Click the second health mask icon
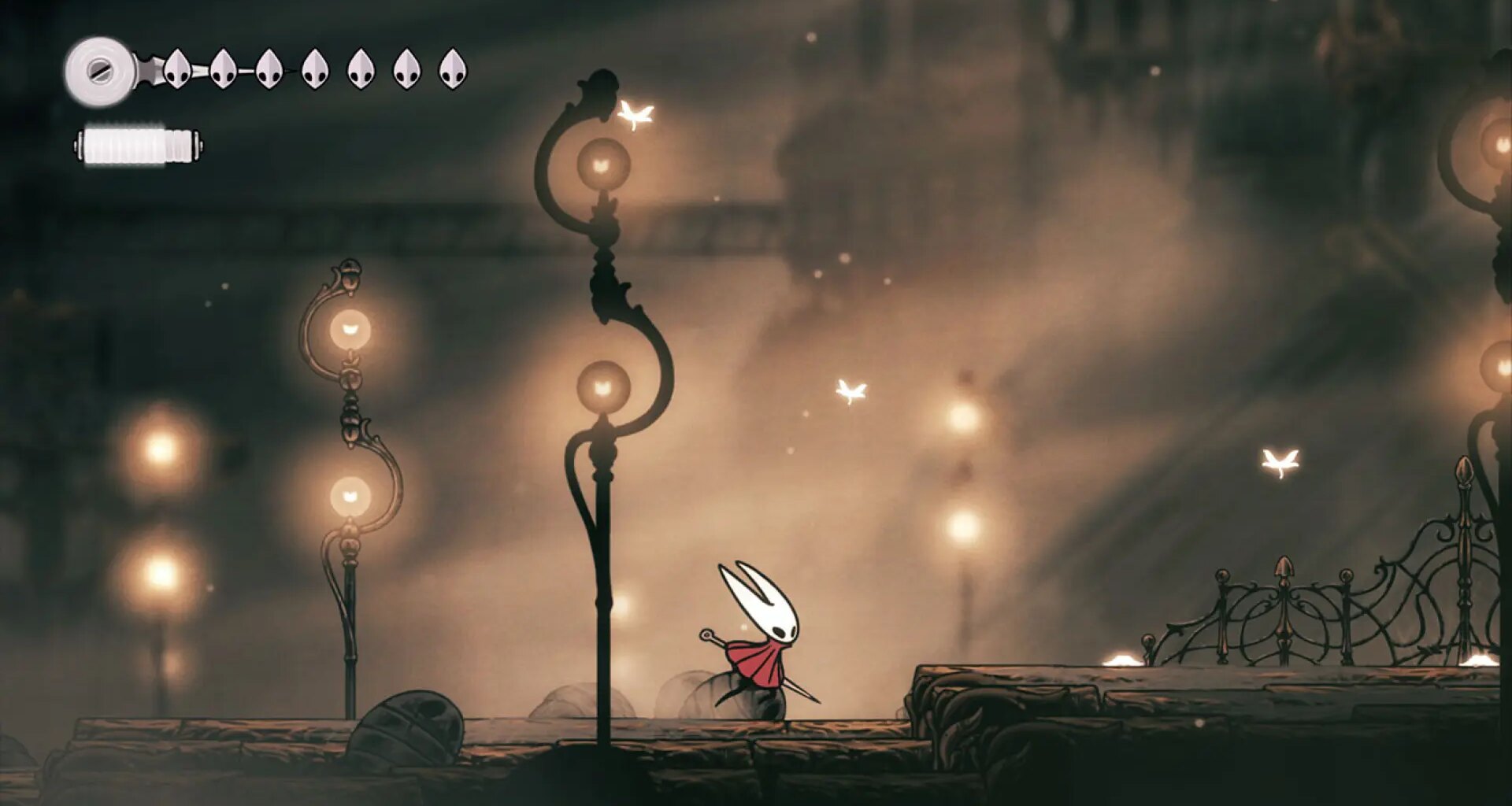1512x806 pixels. (221, 67)
